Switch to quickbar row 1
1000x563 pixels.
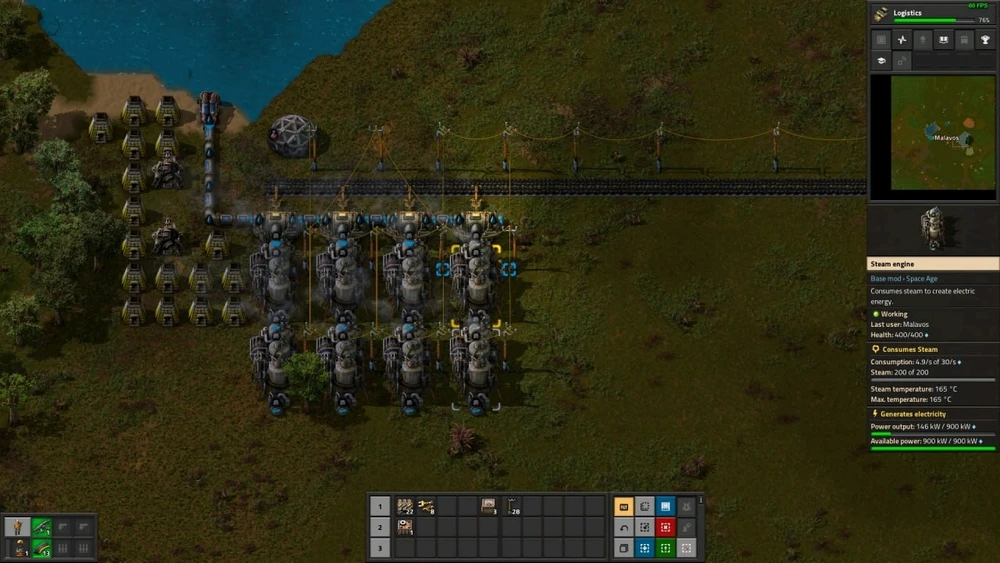[380, 507]
